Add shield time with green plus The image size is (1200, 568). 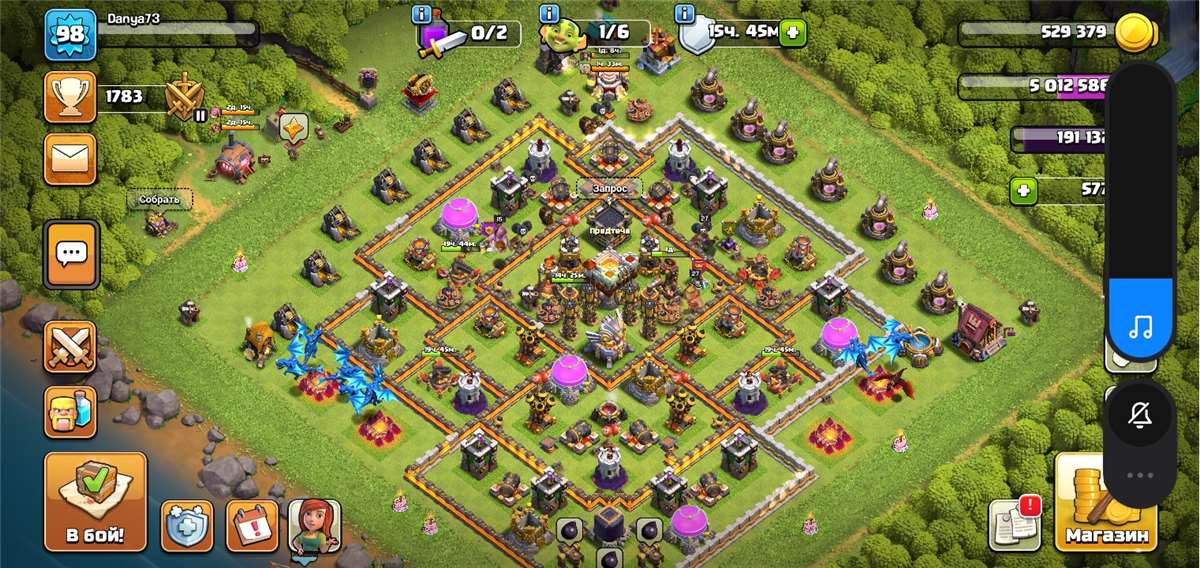click(793, 32)
